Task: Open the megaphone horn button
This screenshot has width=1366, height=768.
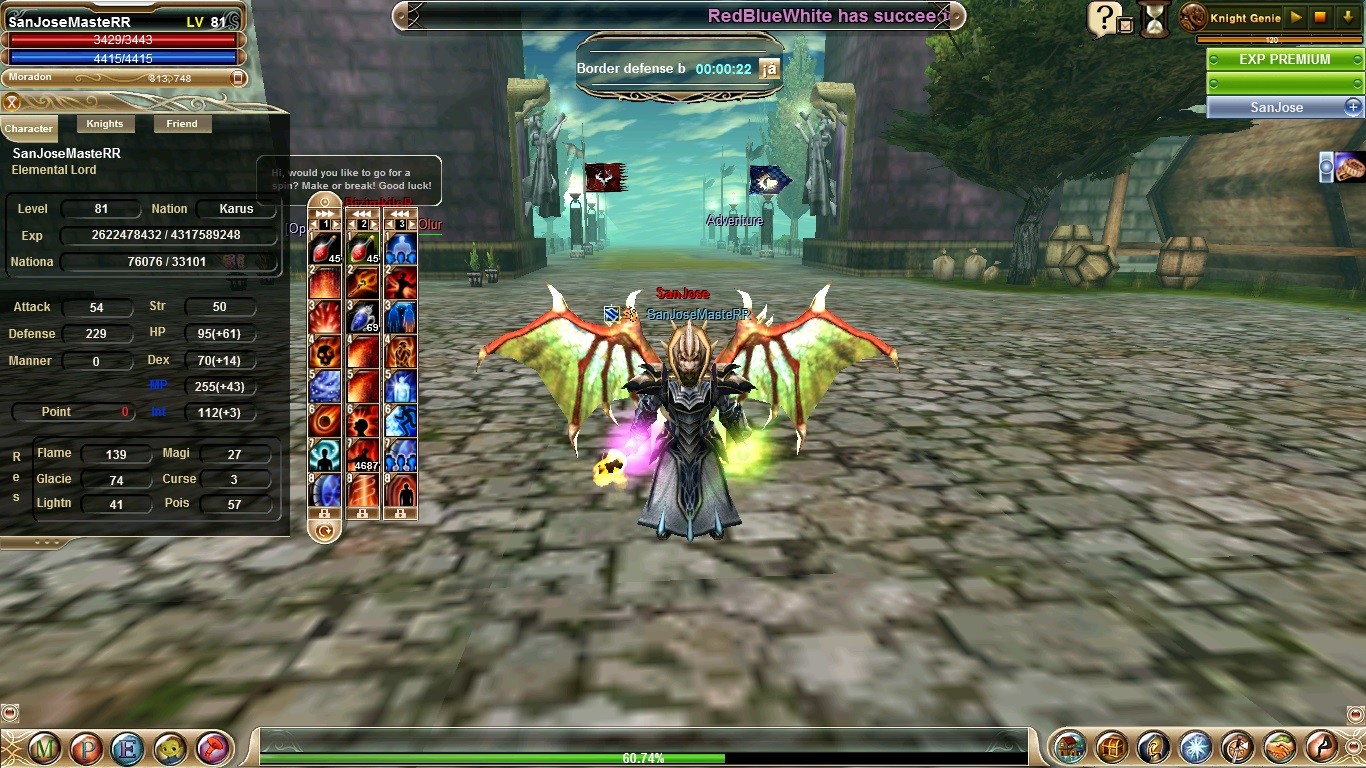Action: click(213, 748)
